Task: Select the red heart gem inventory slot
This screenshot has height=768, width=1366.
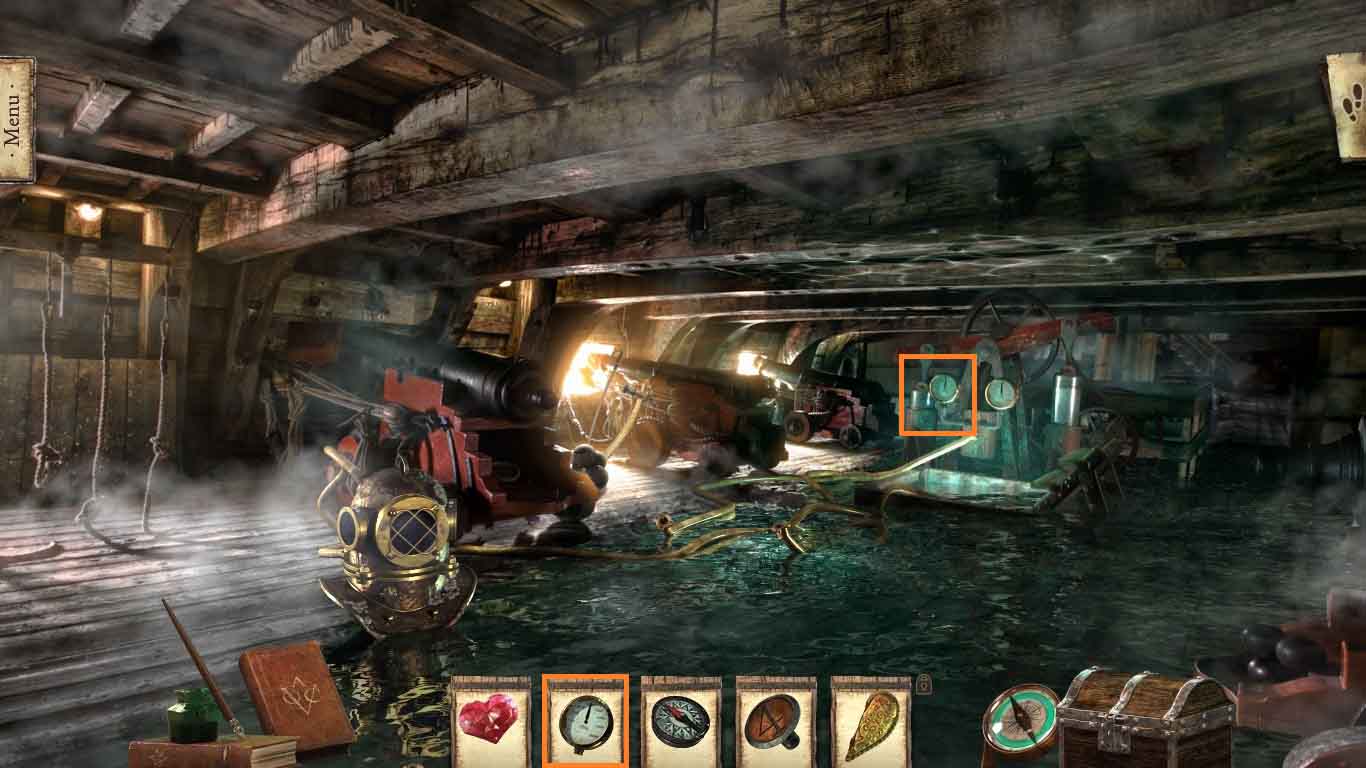Action: pos(489,720)
